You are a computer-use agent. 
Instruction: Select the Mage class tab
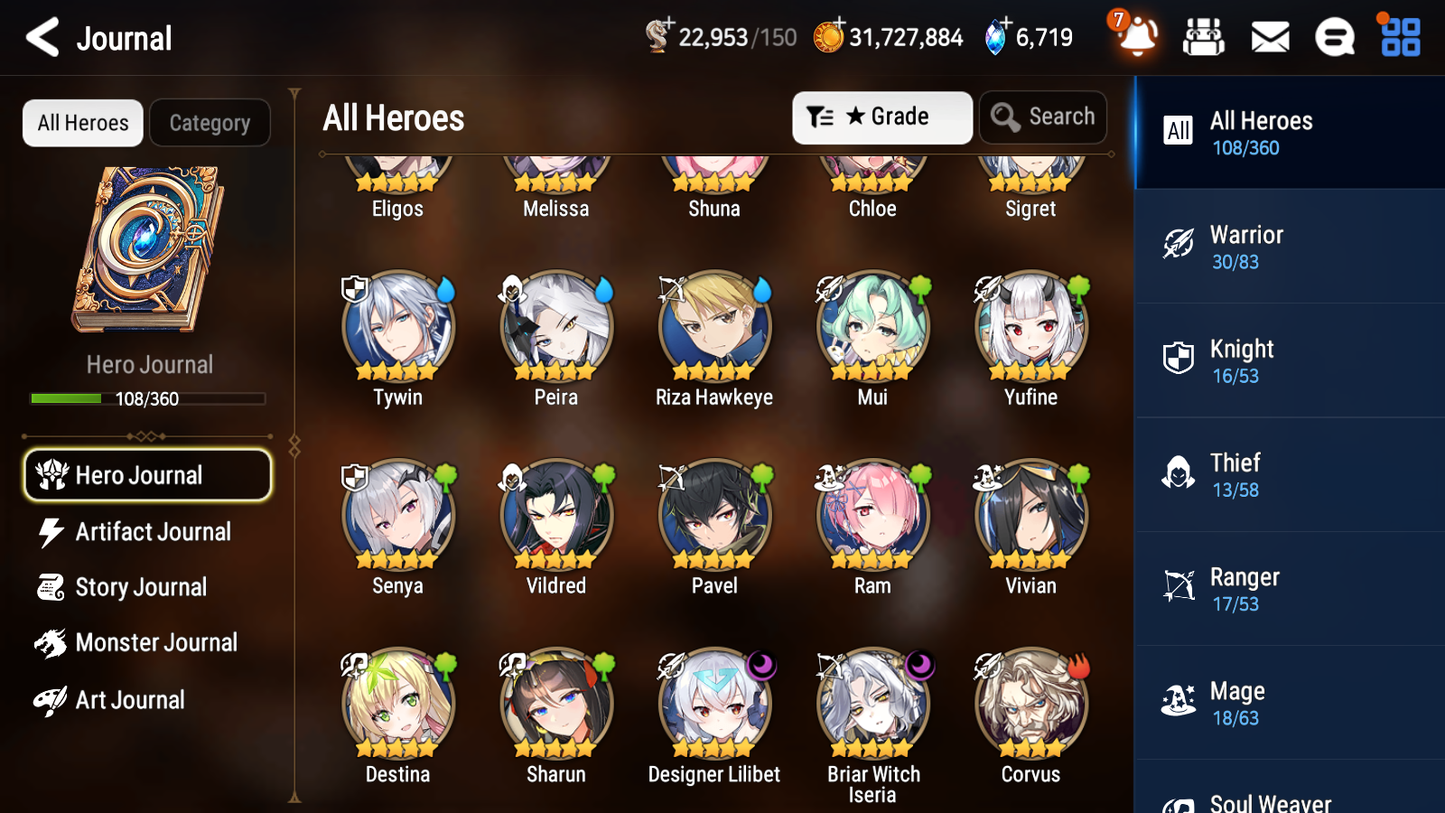[1289, 702]
